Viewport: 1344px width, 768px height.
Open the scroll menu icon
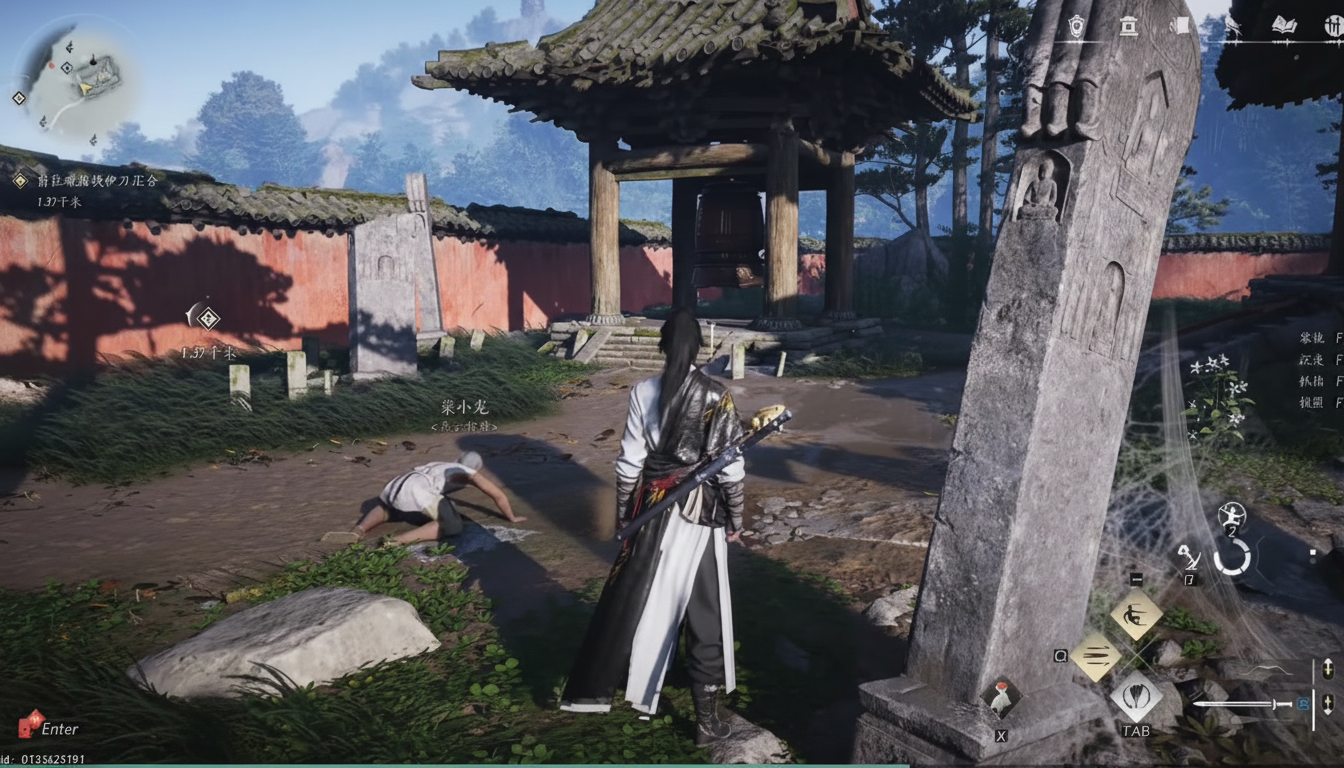pos(1178,27)
